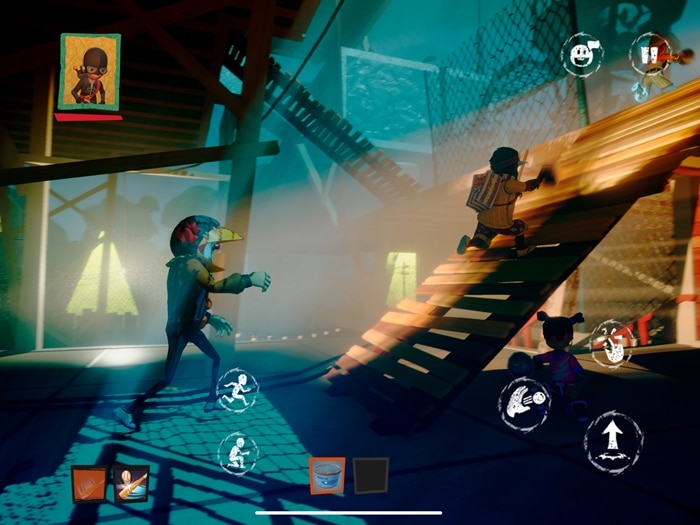Choose the baseball bat ability icon

130,485
